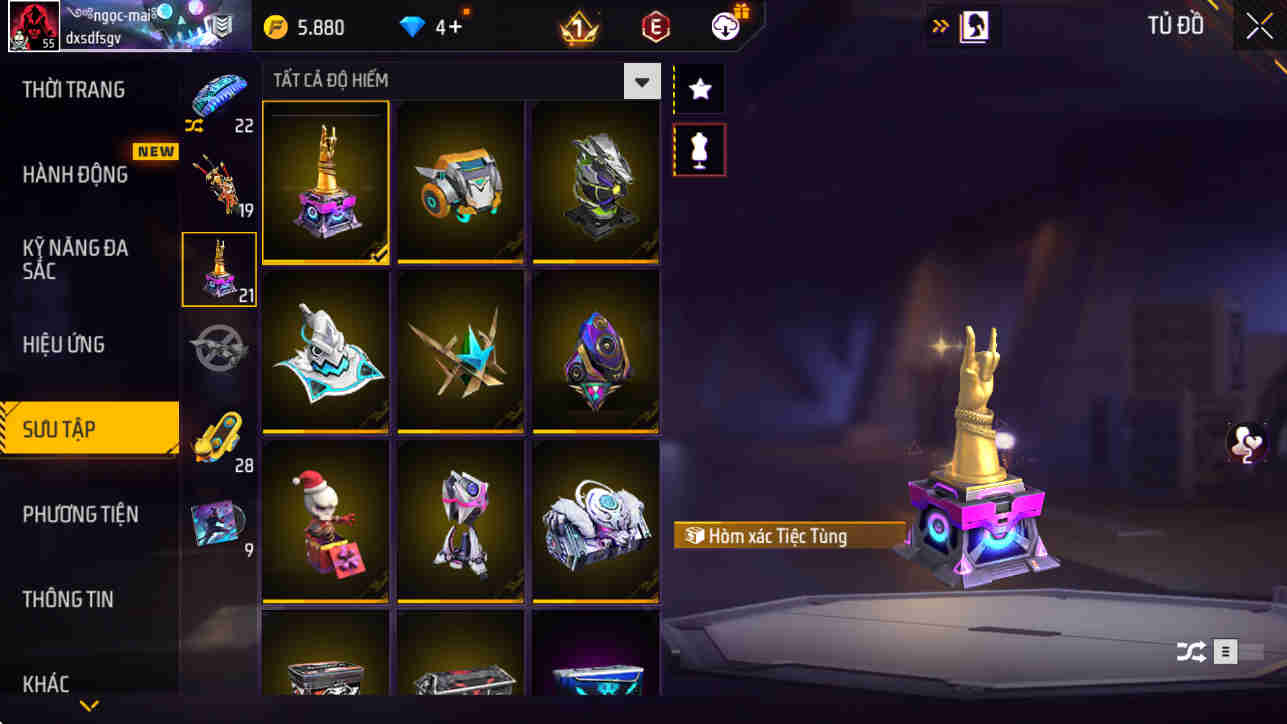Toggle the star favorites filter
This screenshot has height=724, width=1287.
[x=699, y=88]
